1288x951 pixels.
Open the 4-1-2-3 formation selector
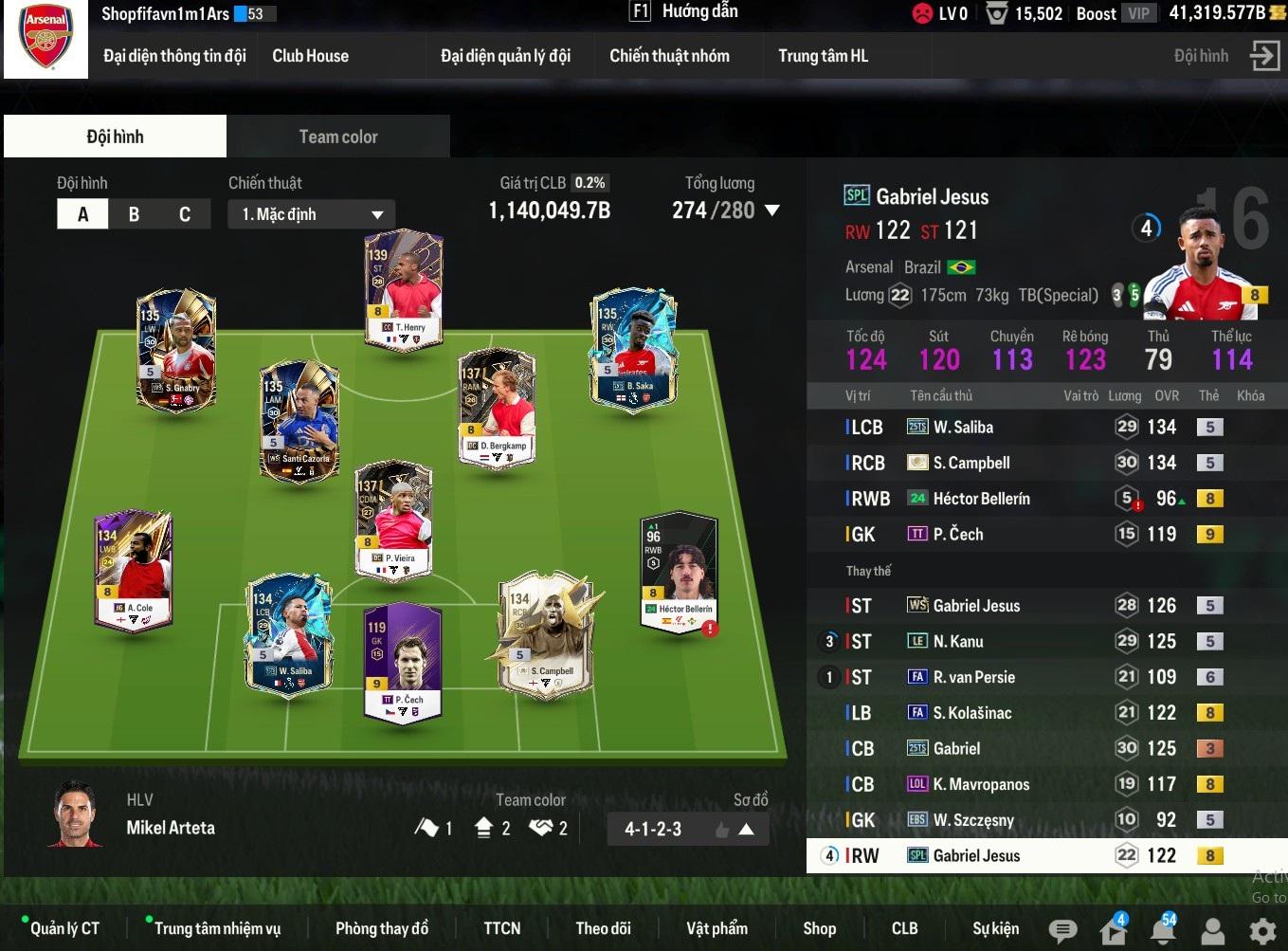tap(688, 830)
